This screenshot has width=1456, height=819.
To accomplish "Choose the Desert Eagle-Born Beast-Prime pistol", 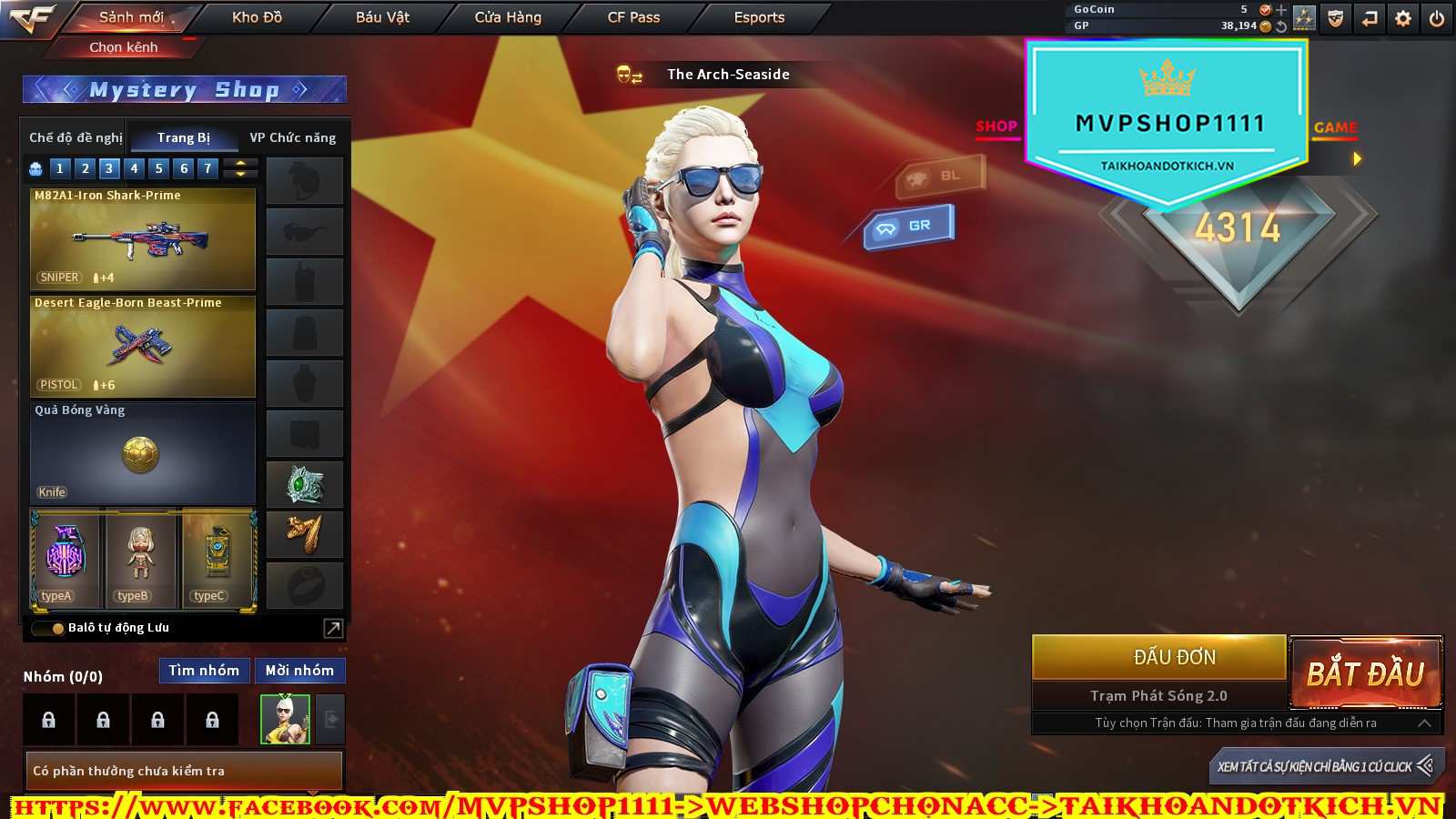I will [143, 346].
